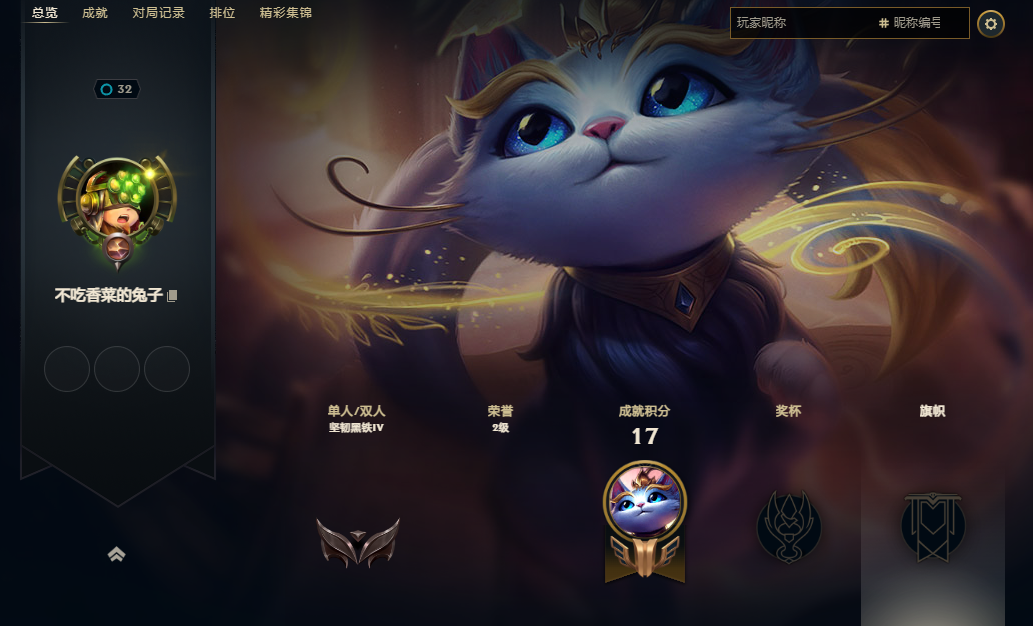The image size is (1033, 626).
Task: Click the 玩家昵称 player name search field
Action: (x=800, y=22)
